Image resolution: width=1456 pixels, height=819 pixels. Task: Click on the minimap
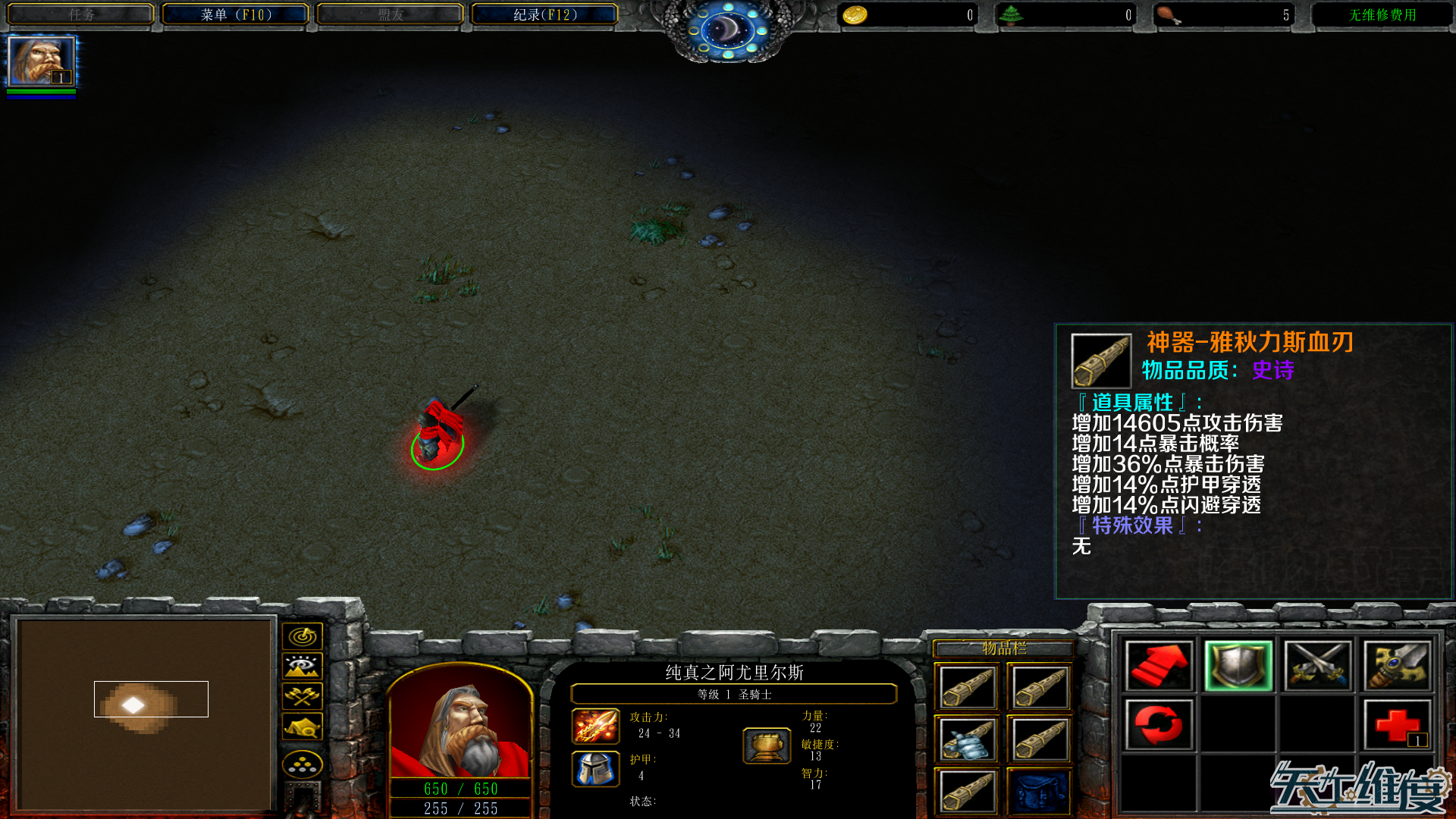[144, 713]
